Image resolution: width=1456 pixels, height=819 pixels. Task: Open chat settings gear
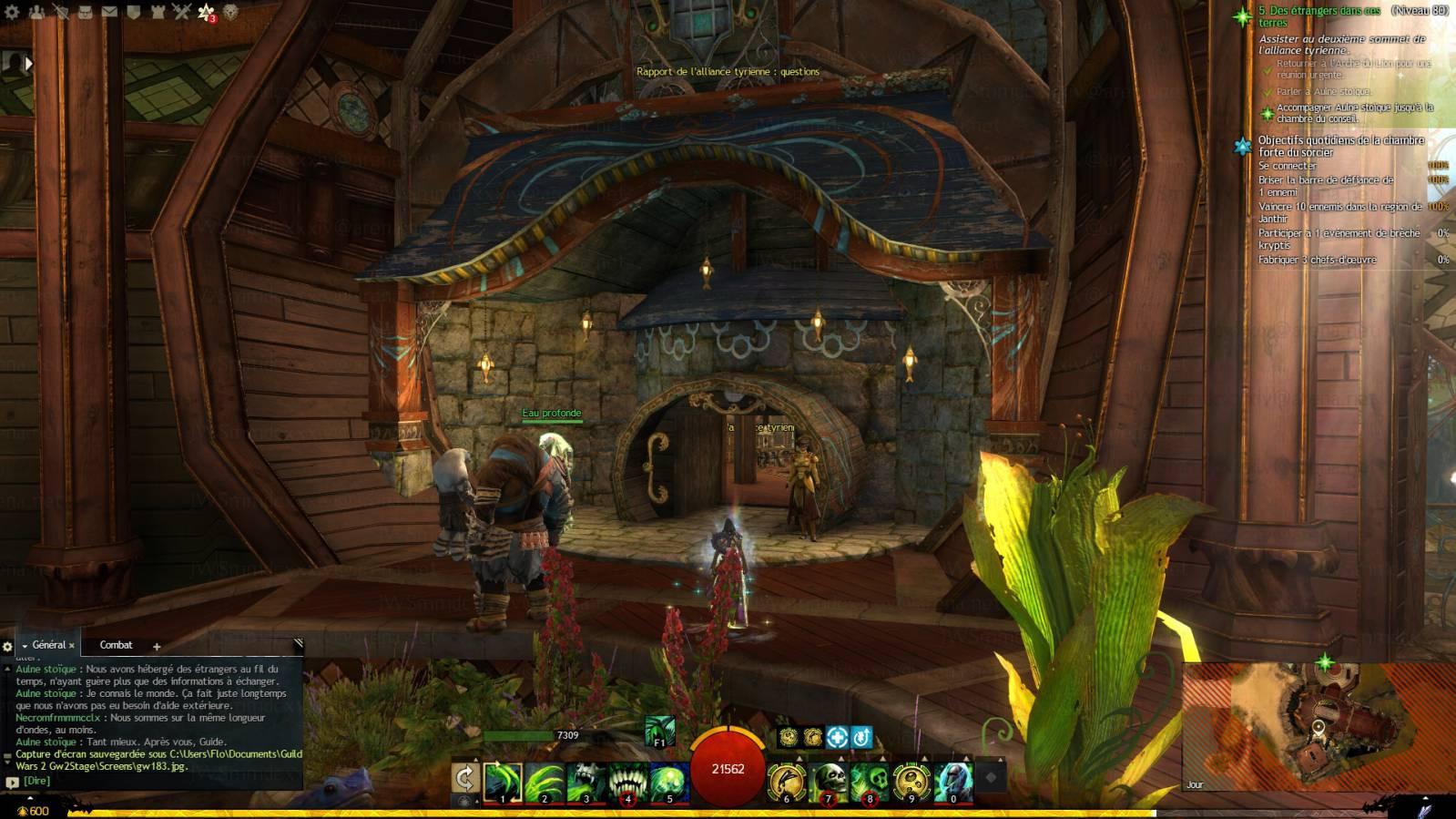[8, 647]
